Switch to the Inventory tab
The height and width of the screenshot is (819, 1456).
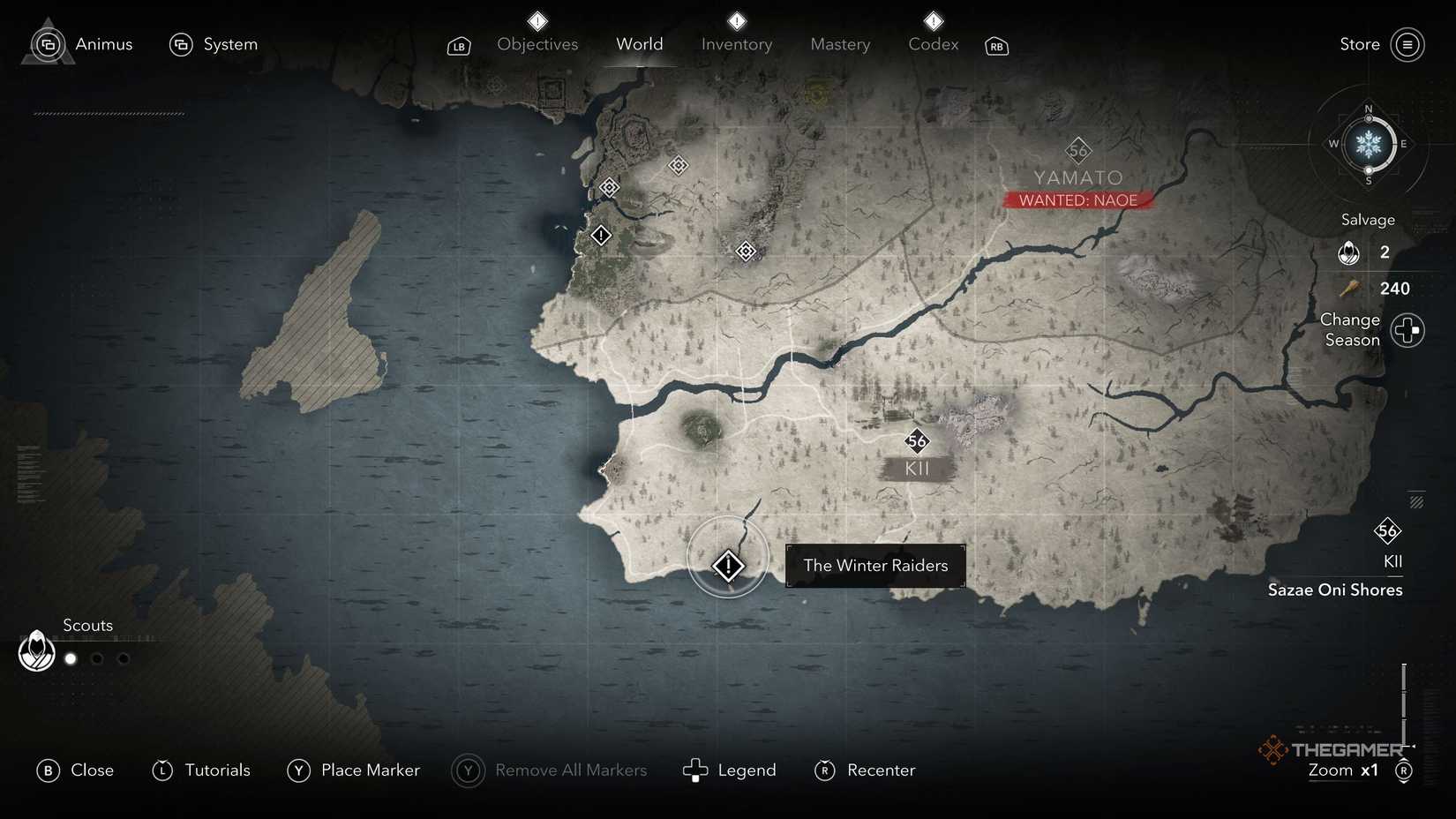click(x=736, y=43)
